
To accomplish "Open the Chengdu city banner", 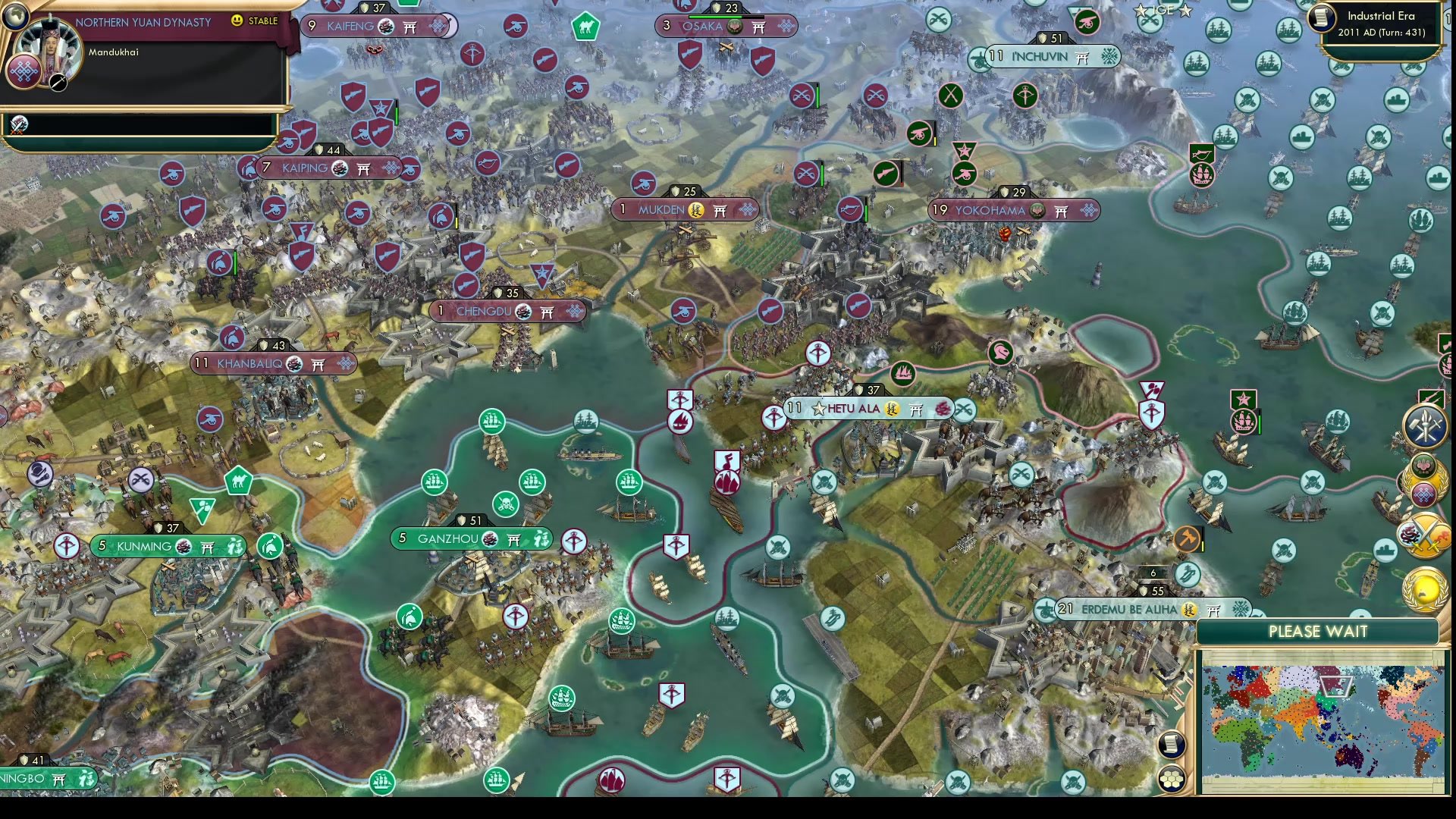I will [508, 311].
